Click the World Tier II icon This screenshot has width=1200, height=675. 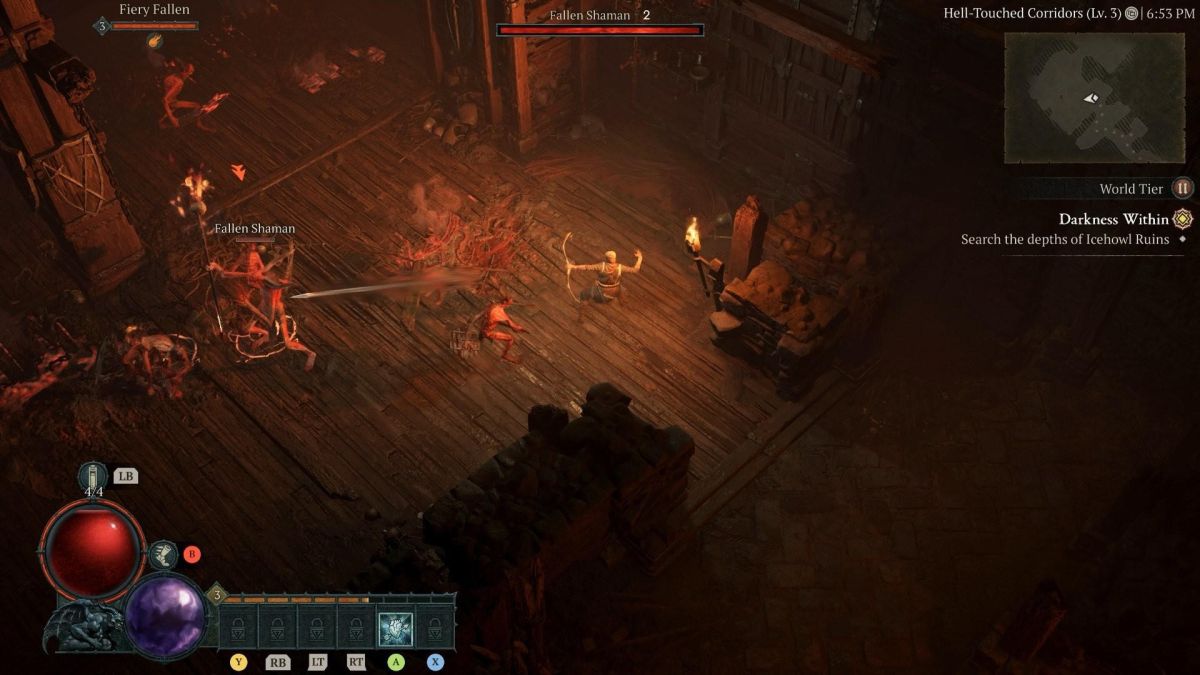1183,188
